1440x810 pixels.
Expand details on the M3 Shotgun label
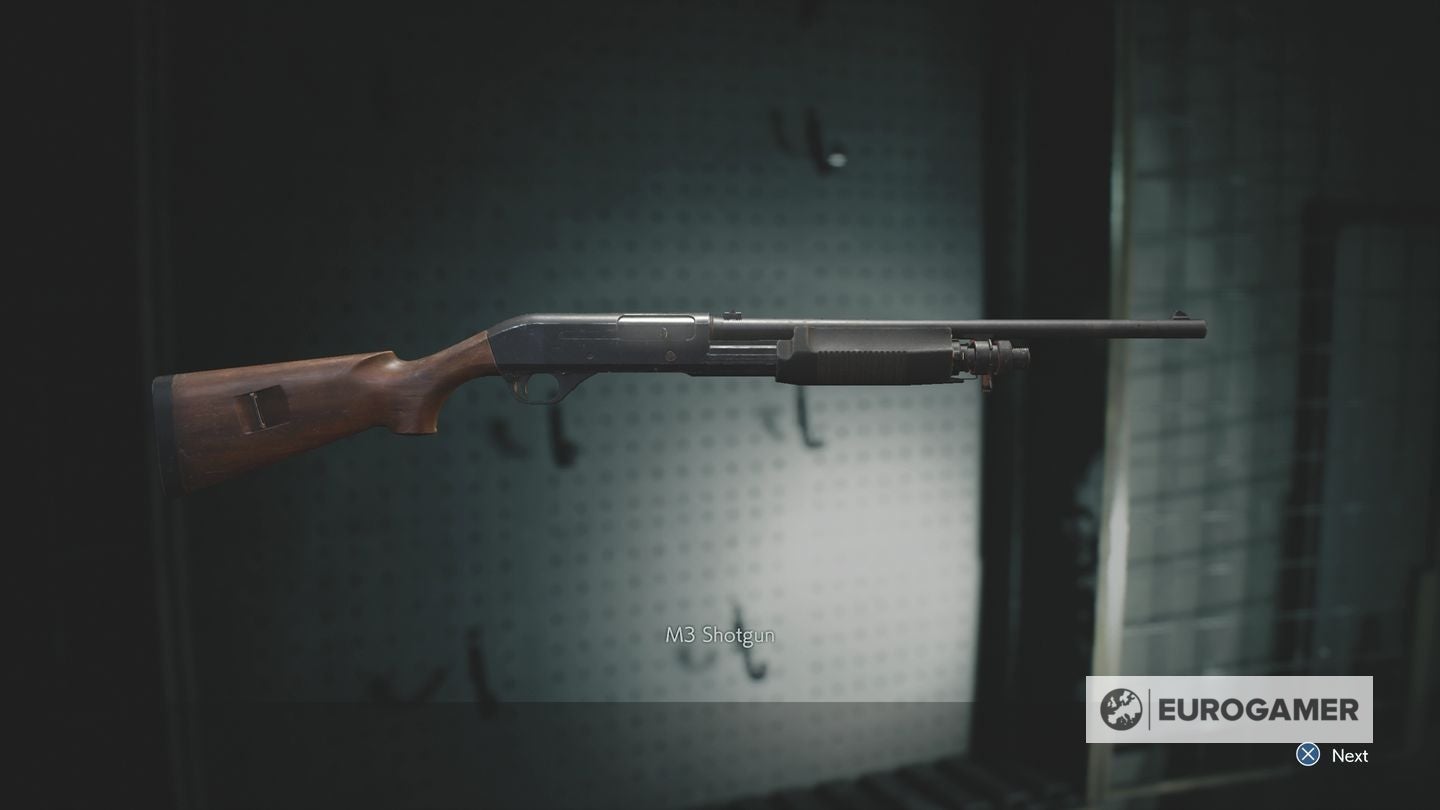[x=720, y=633]
